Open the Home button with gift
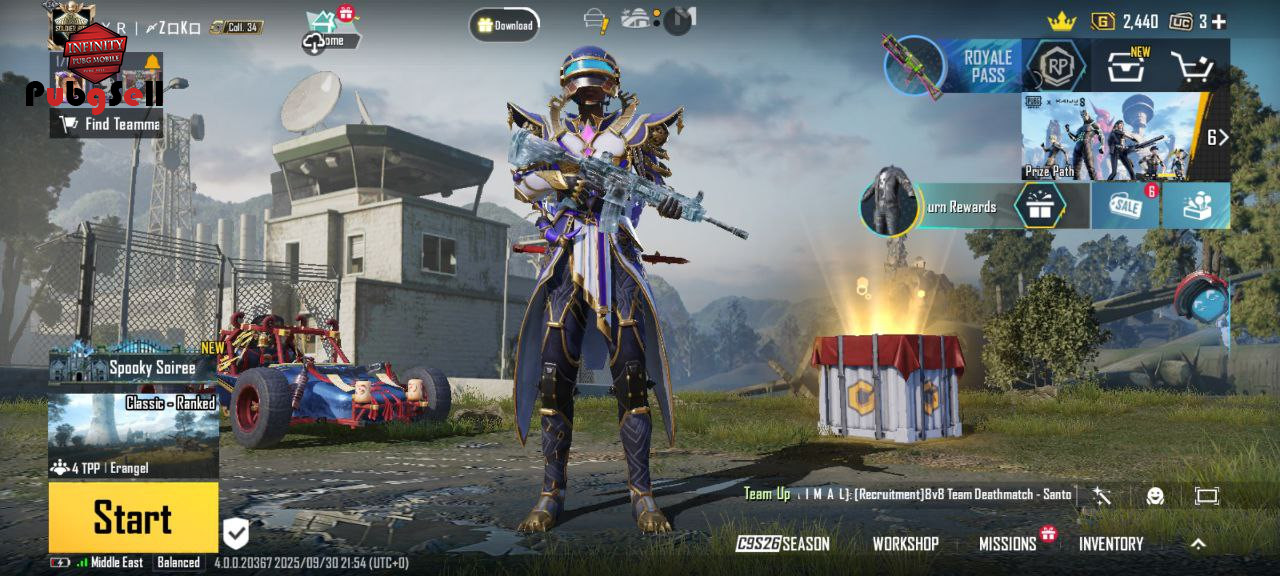Viewport: 1280px width, 576px height. click(332, 32)
